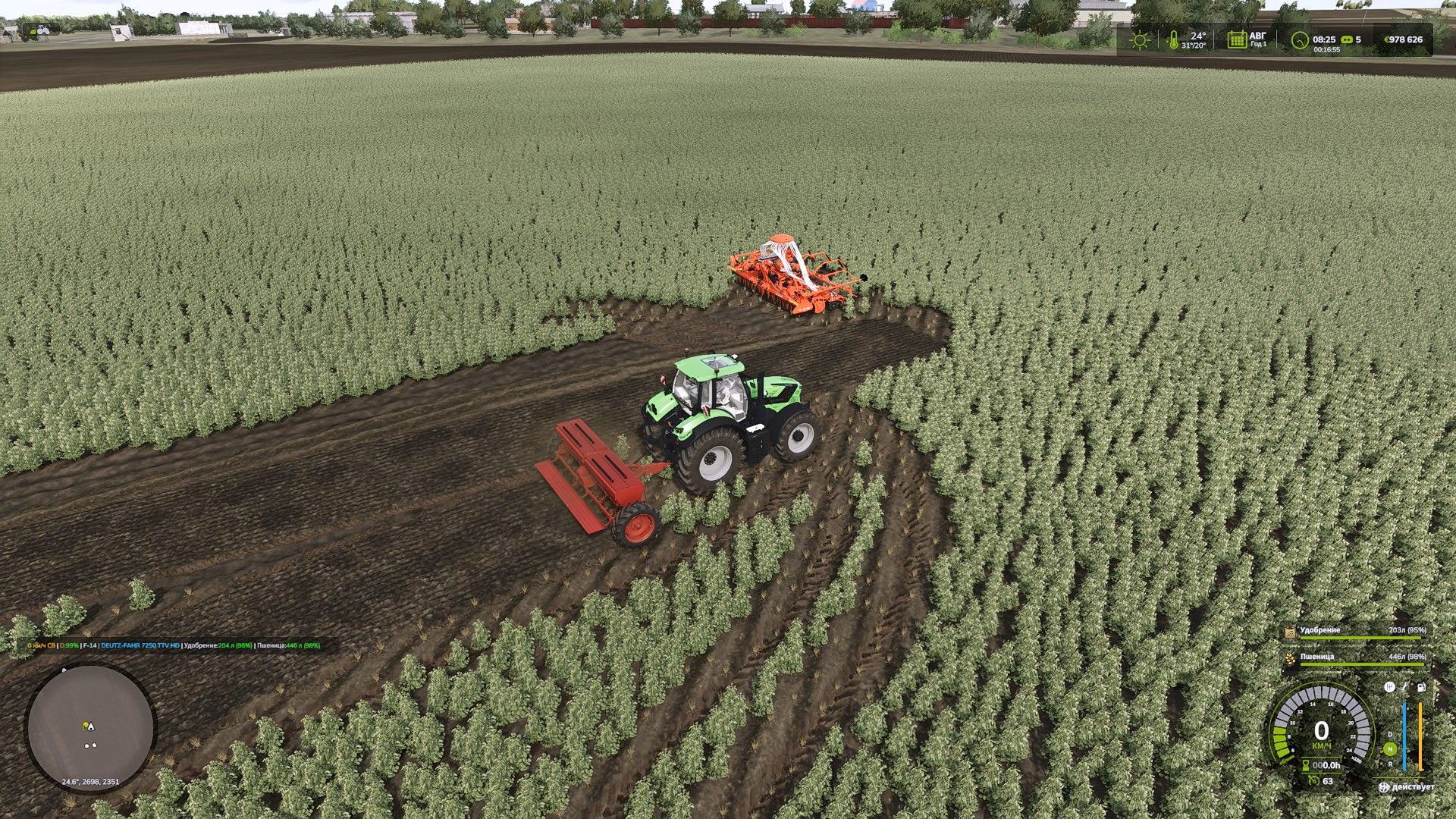Click the clock icon
The image size is (1456, 819).
pyautogui.click(x=1301, y=39)
